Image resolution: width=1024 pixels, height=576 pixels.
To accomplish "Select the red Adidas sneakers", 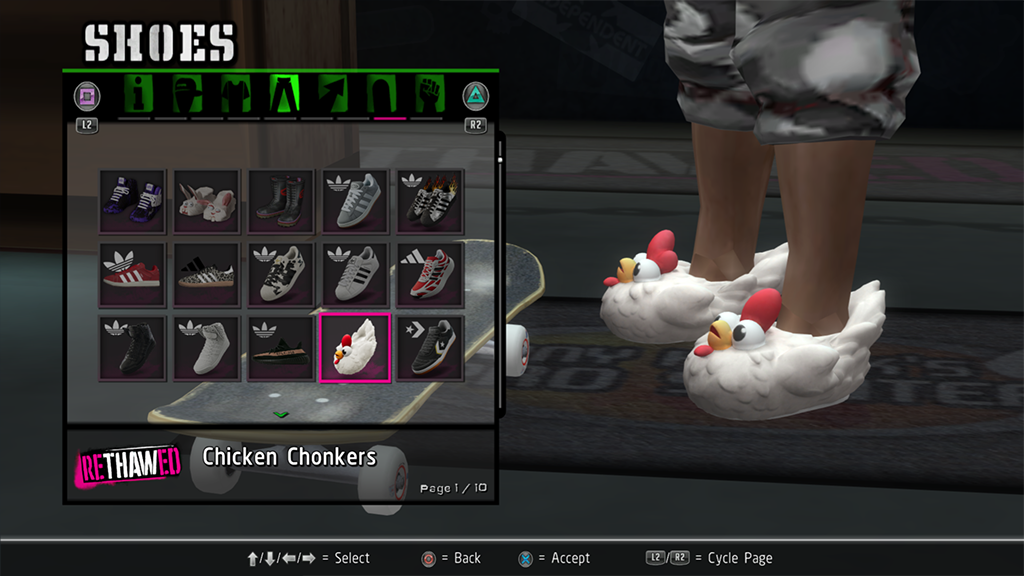I will (133, 274).
